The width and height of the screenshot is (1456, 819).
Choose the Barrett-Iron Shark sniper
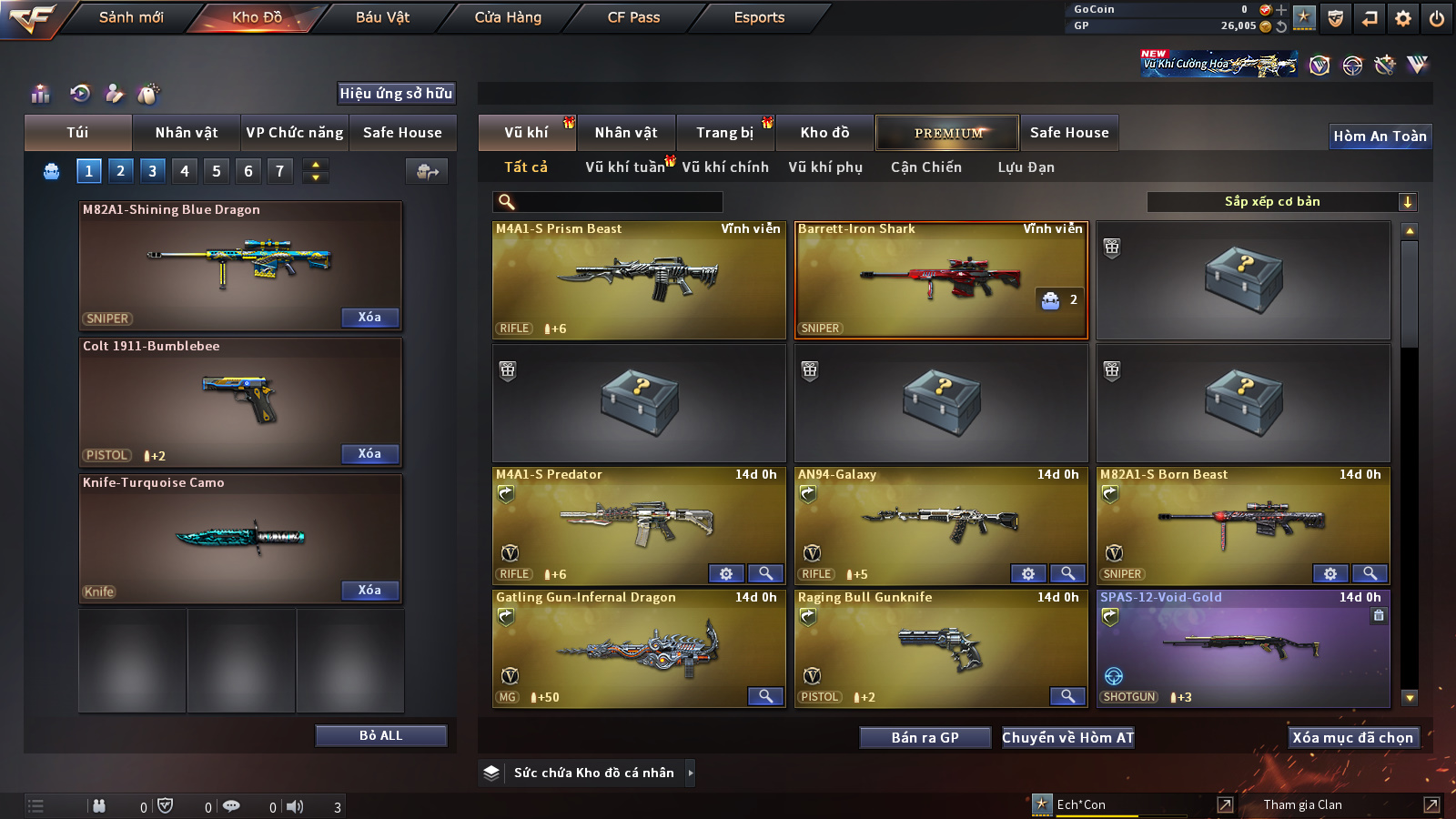coord(941,280)
